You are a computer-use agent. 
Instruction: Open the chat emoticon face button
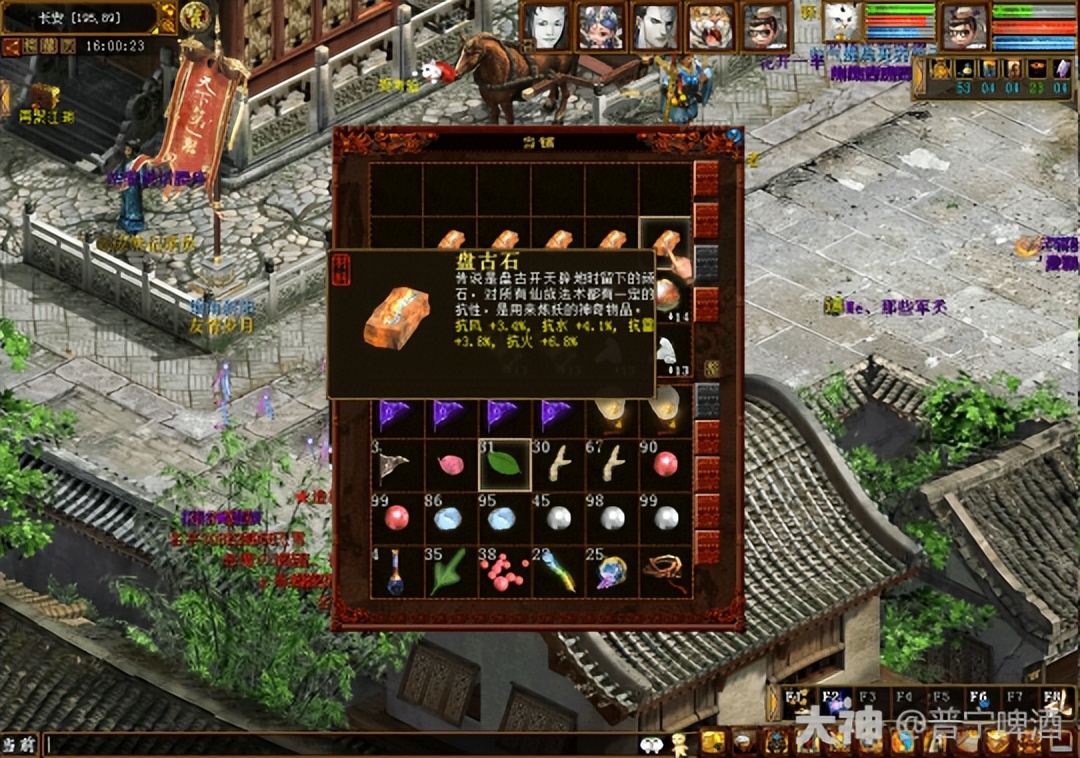click(x=651, y=744)
